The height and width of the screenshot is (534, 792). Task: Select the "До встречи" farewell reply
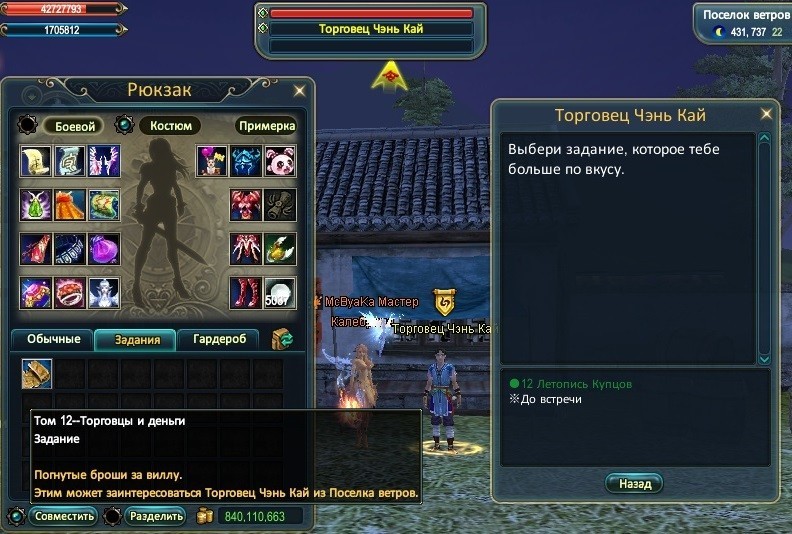pos(548,399)
